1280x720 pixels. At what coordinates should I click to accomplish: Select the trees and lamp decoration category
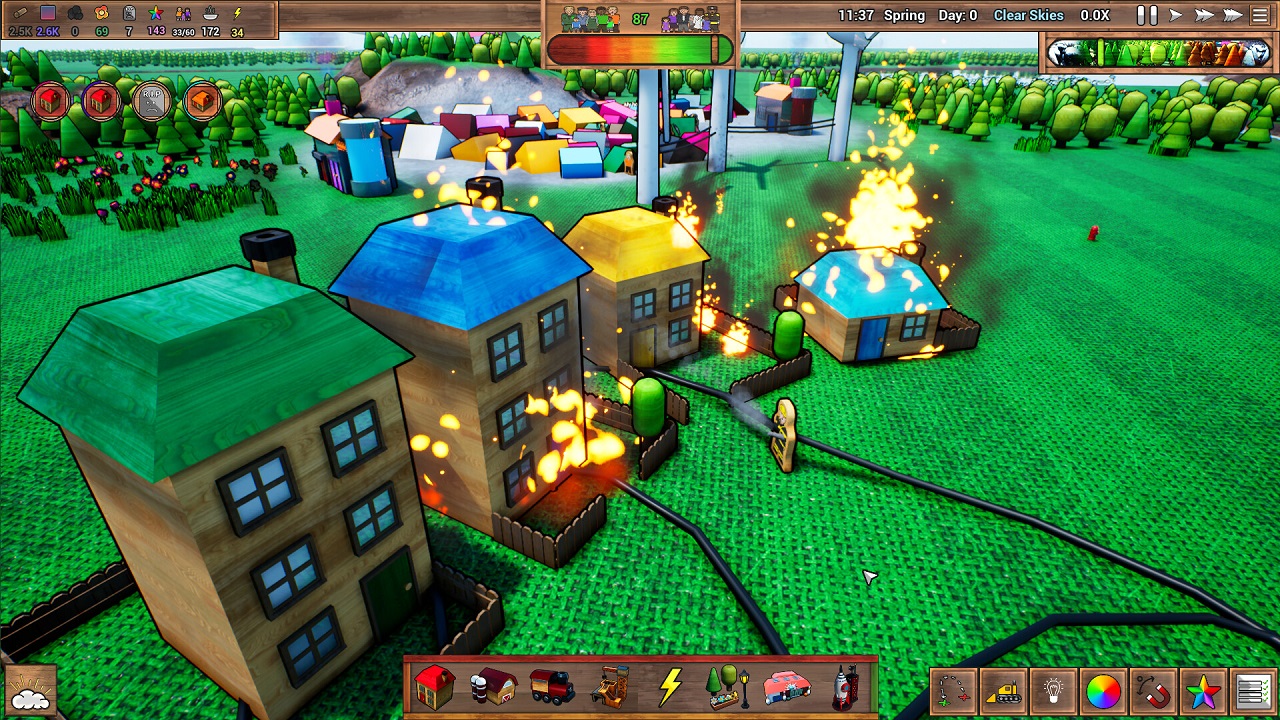tap(728, 687)
